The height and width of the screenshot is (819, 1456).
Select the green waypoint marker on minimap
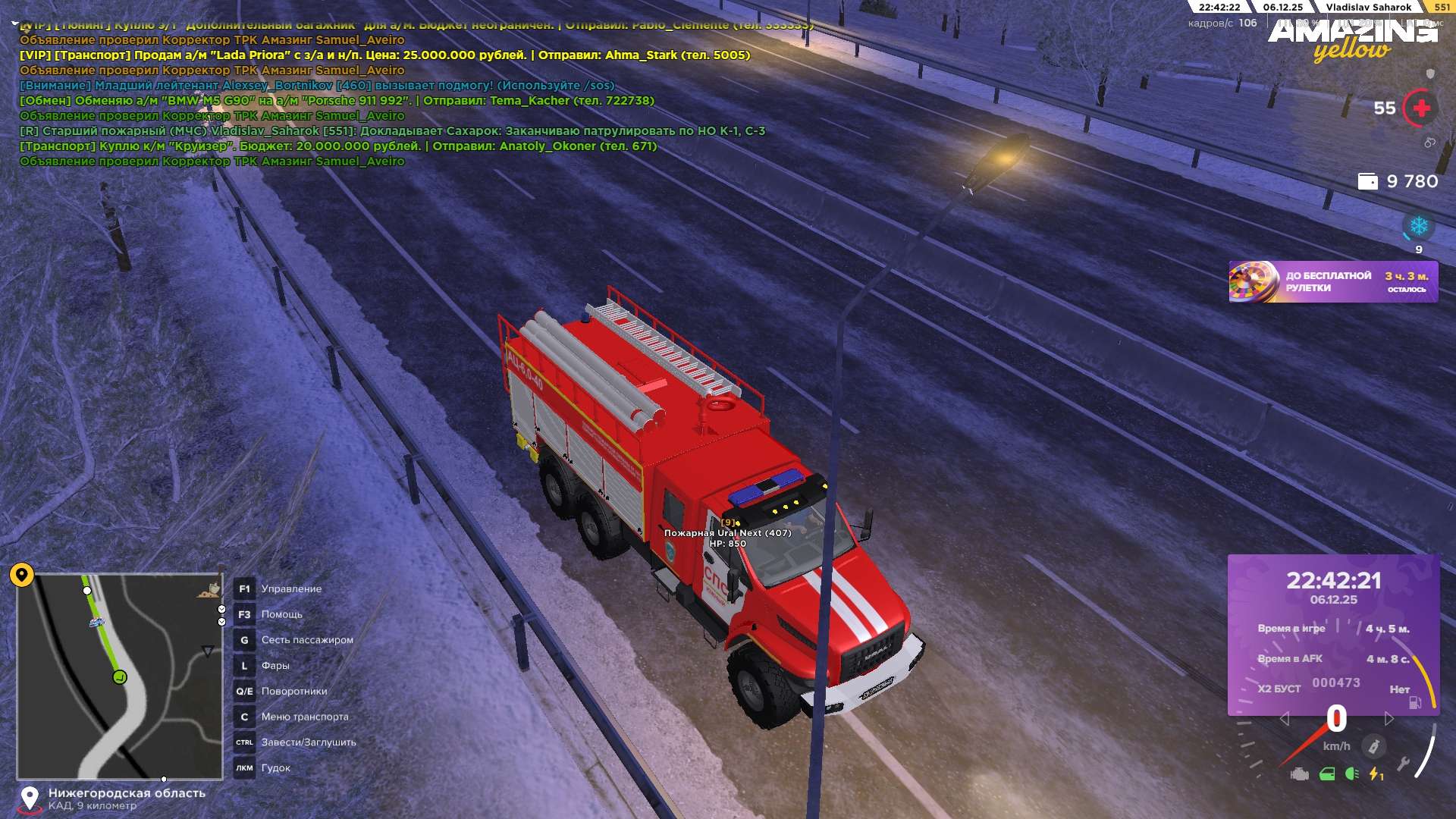tap(120, 677)
